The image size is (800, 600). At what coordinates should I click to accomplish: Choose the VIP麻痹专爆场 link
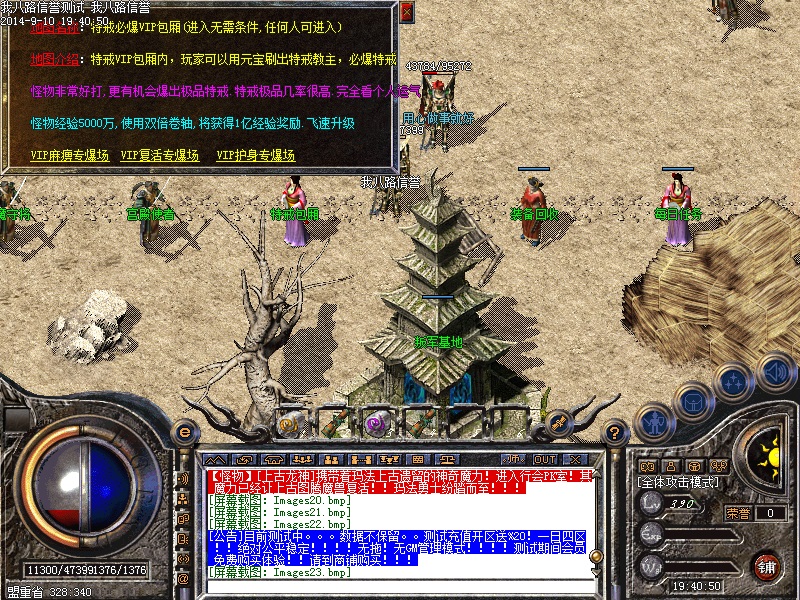70,155
